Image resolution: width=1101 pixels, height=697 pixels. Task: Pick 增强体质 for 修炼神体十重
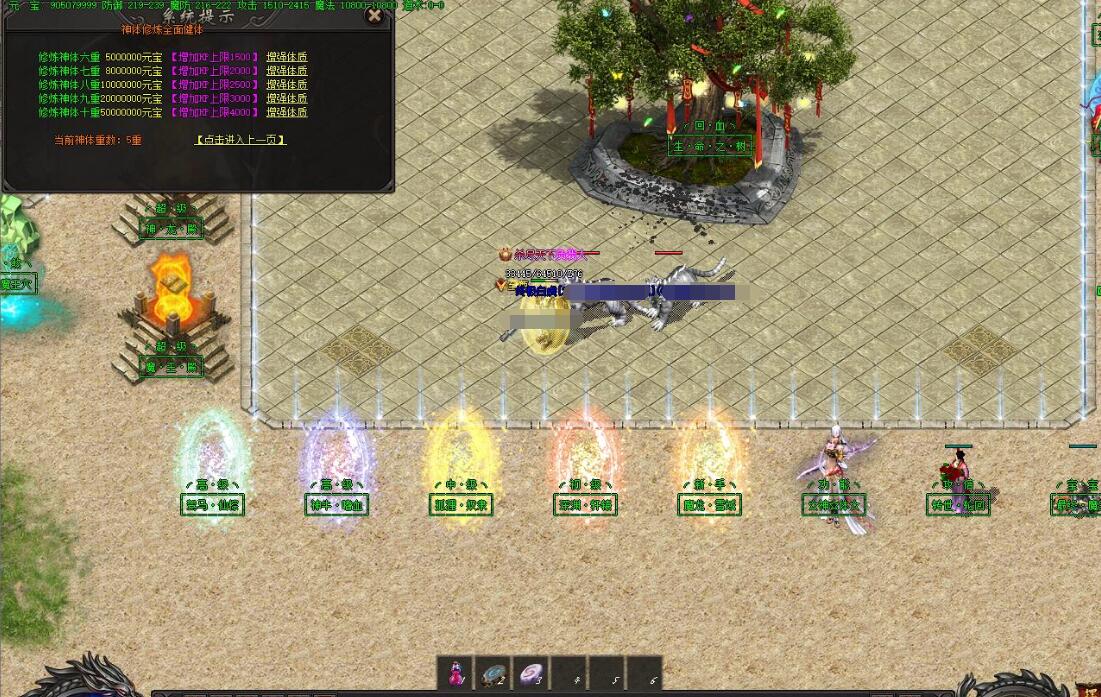(287, 112)
